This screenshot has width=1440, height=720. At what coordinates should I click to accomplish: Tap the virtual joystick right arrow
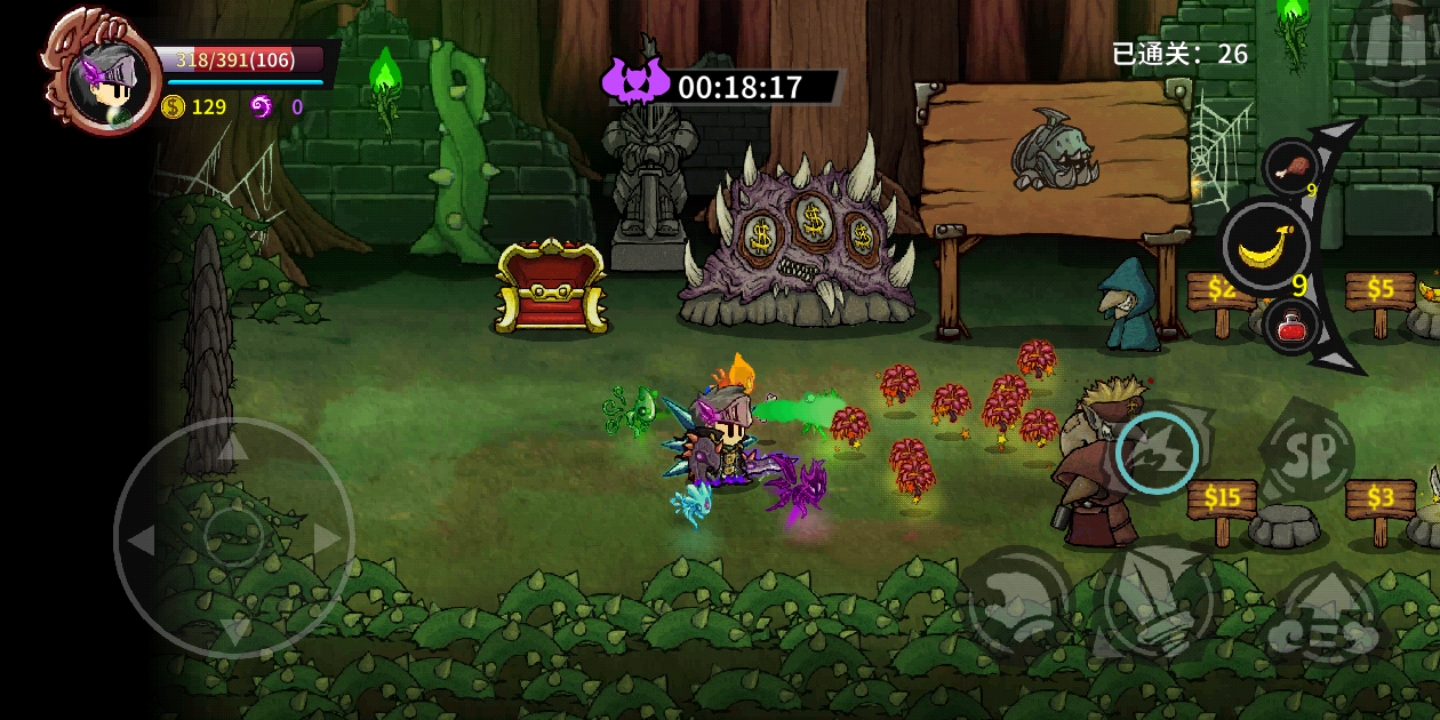click(327, 539)
